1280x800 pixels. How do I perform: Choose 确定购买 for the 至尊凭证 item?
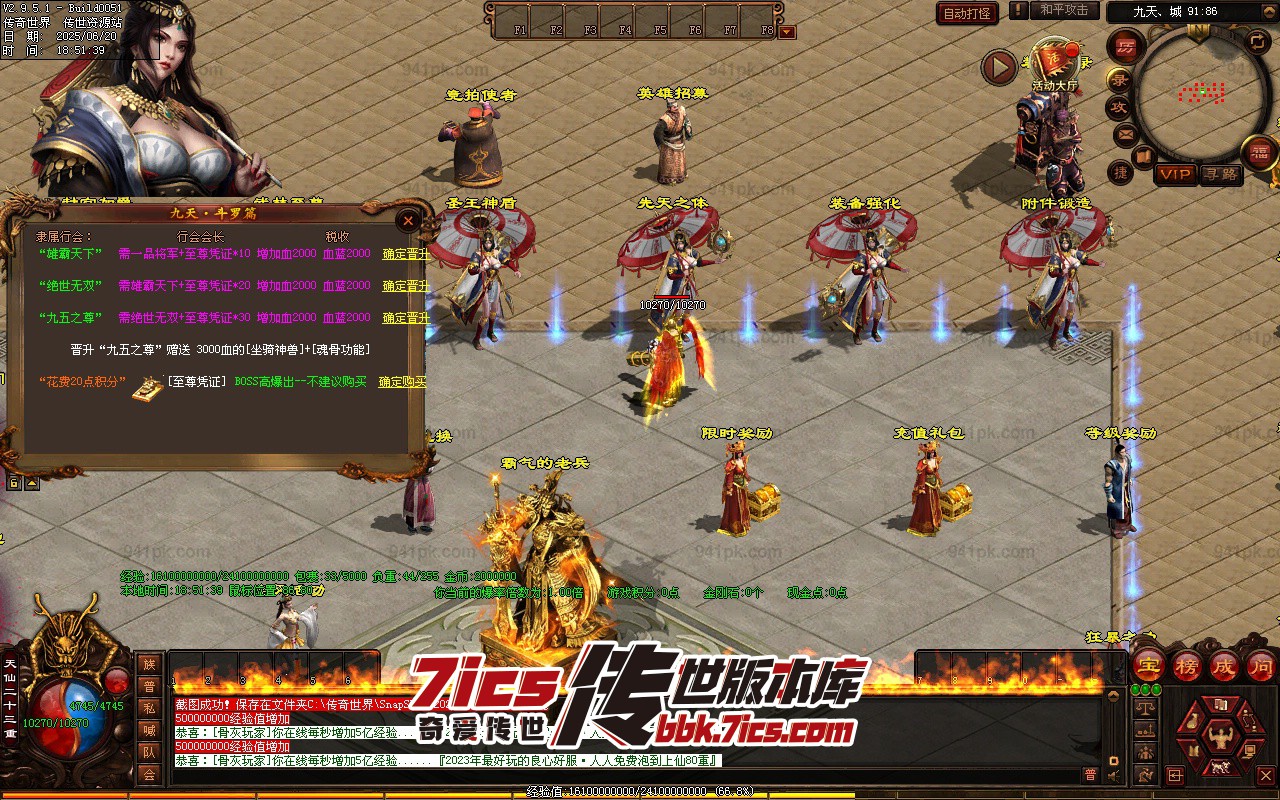click(402, 382)
